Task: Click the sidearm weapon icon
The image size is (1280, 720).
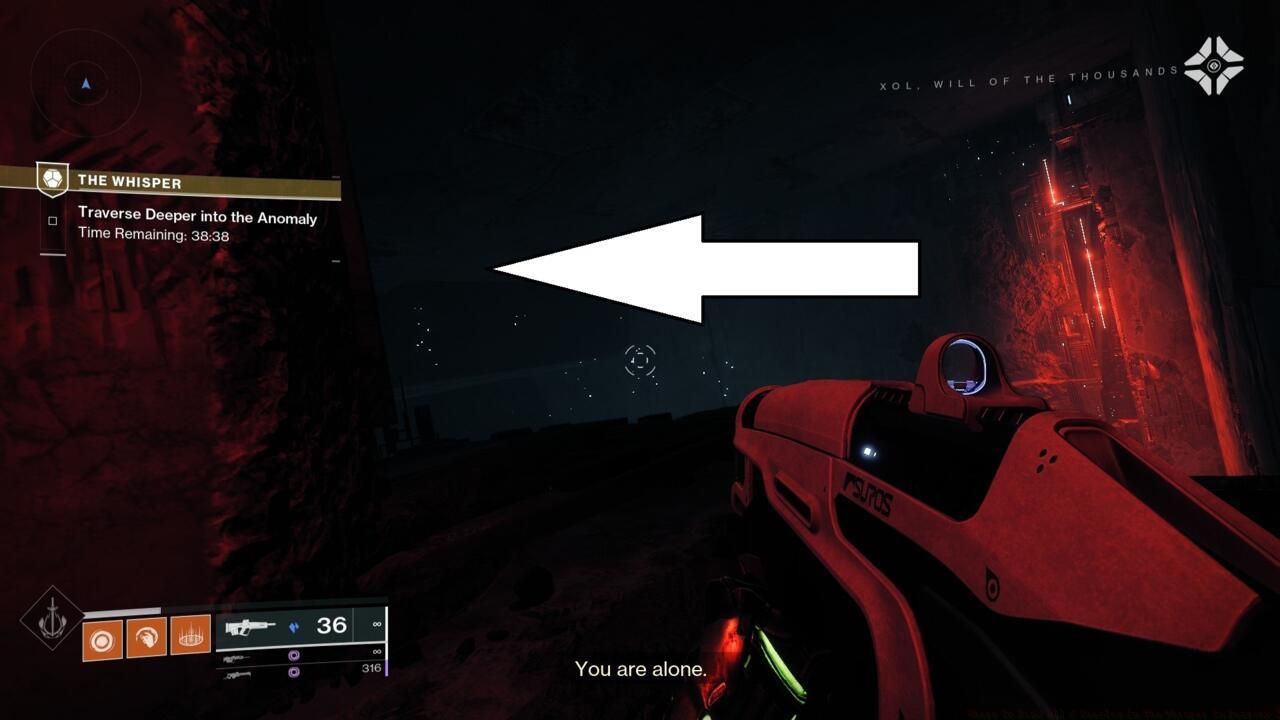Action: tap(235, 658)
